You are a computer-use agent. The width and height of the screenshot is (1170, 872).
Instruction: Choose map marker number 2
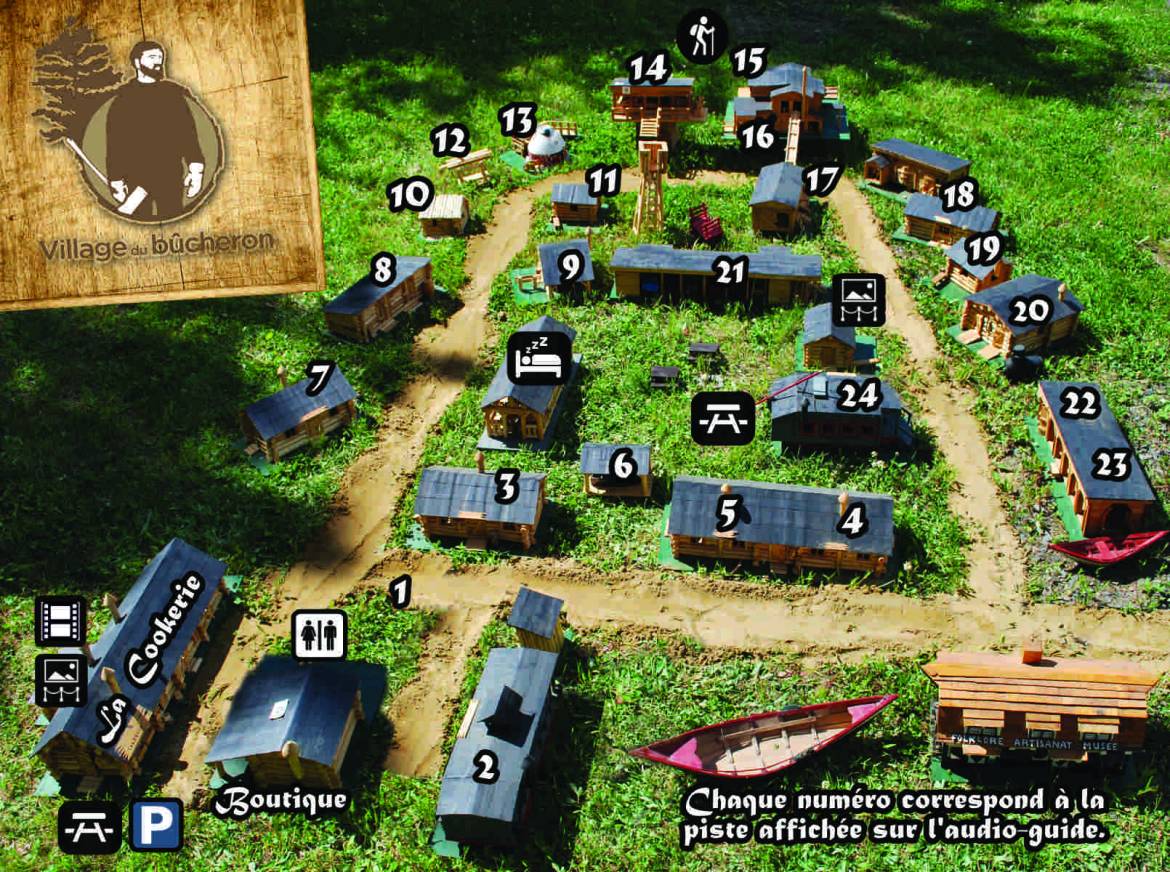point(485,769)
